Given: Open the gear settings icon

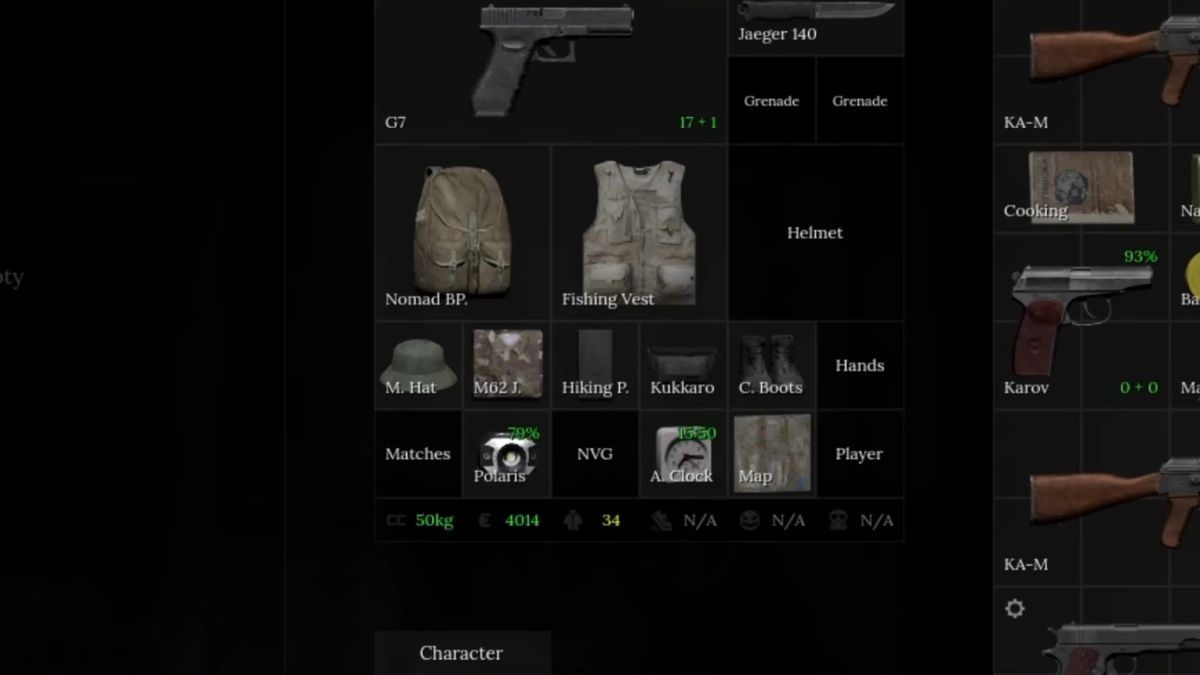Looking at the screenshot, I should tap(1015, 608).
